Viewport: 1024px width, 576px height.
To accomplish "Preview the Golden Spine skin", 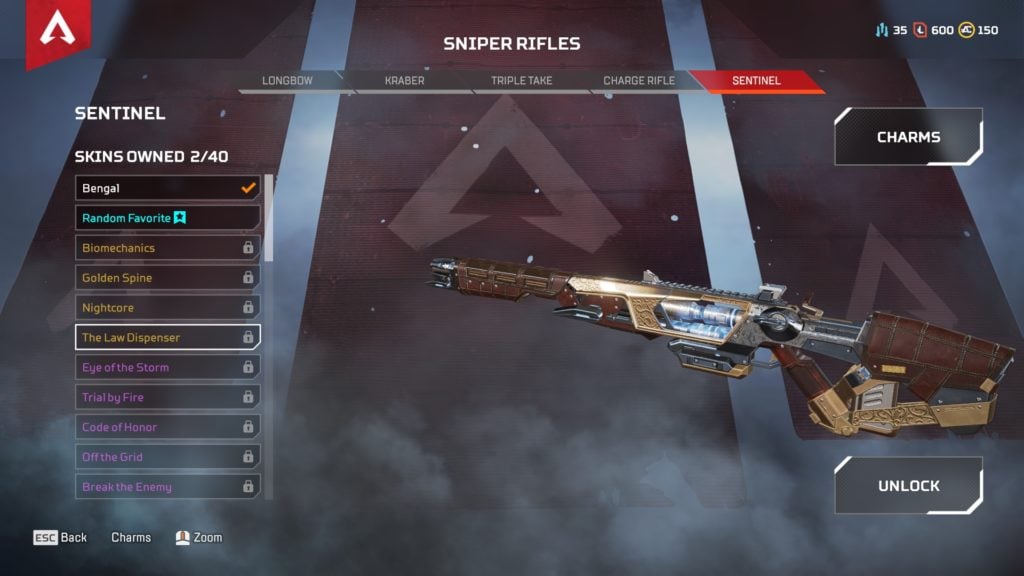I will pos(167,278).
